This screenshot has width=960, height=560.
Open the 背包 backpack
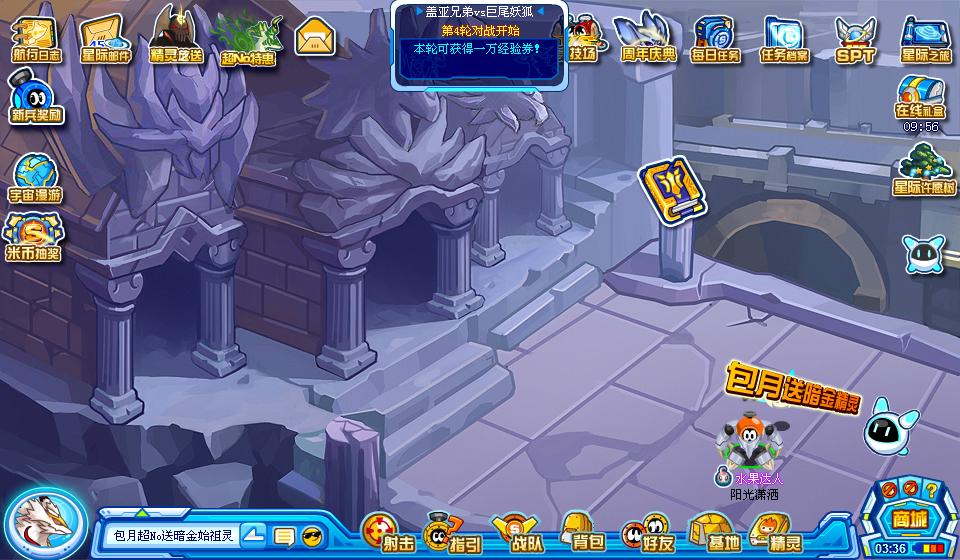point(584,530)
